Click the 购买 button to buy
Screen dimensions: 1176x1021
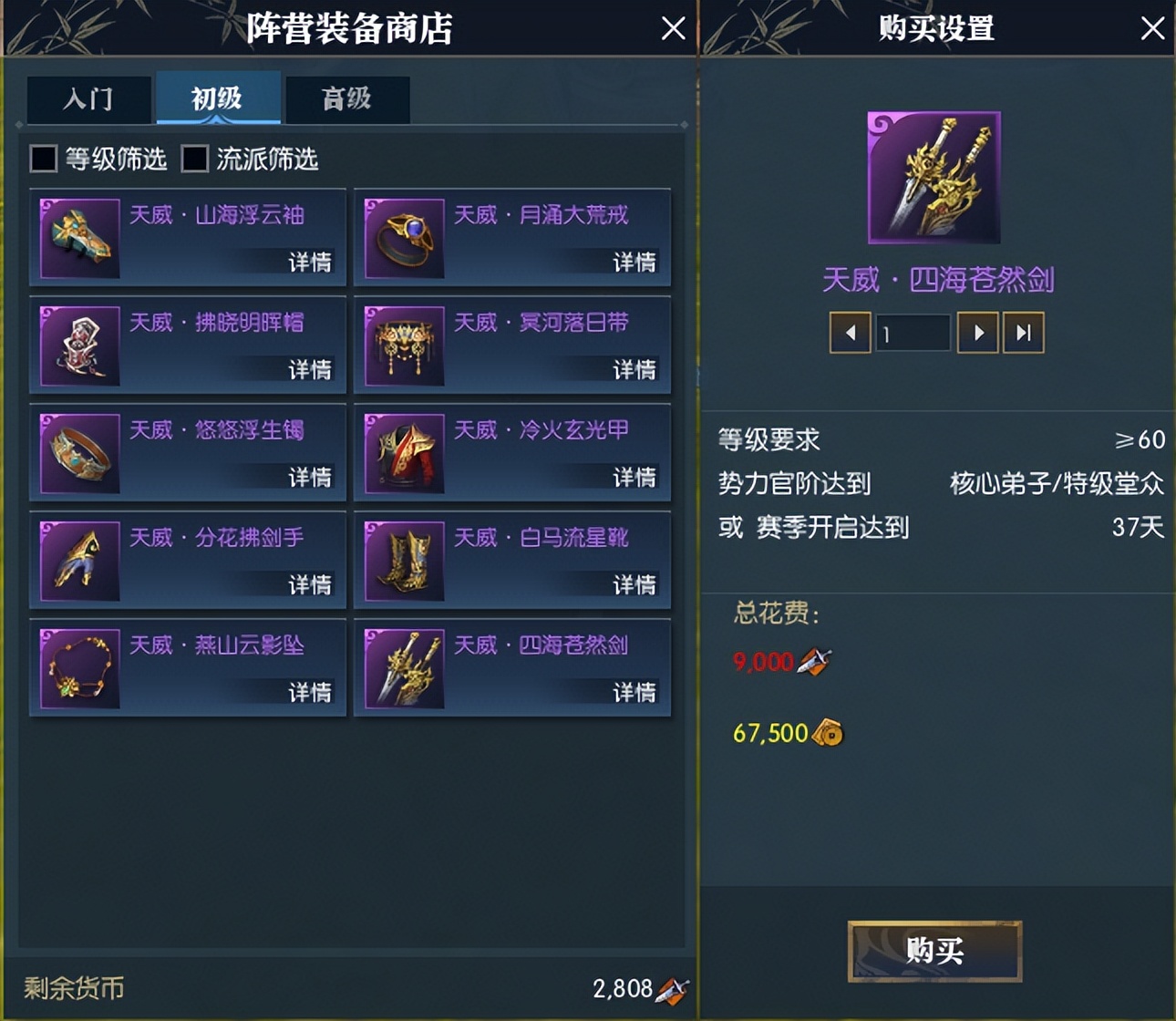(934, 950)
